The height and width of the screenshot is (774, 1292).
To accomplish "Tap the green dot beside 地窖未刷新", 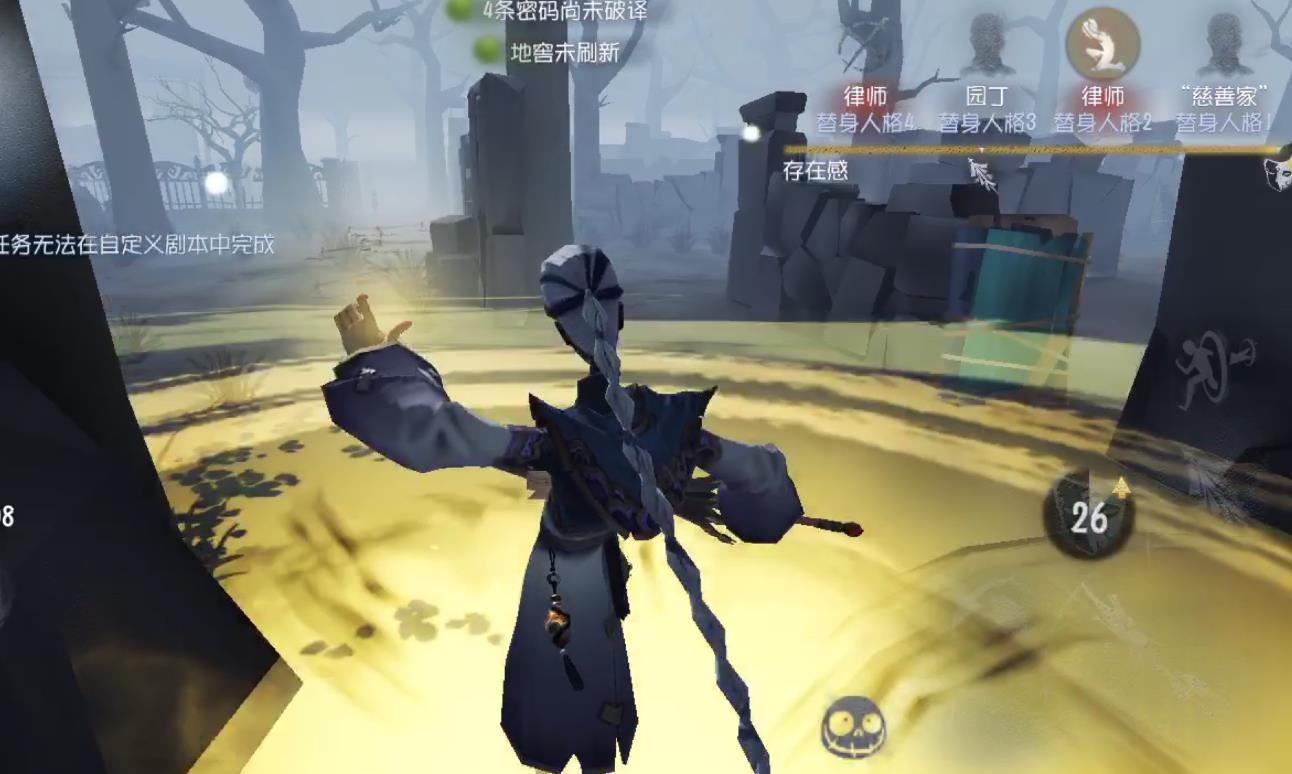I will point(486,47).
